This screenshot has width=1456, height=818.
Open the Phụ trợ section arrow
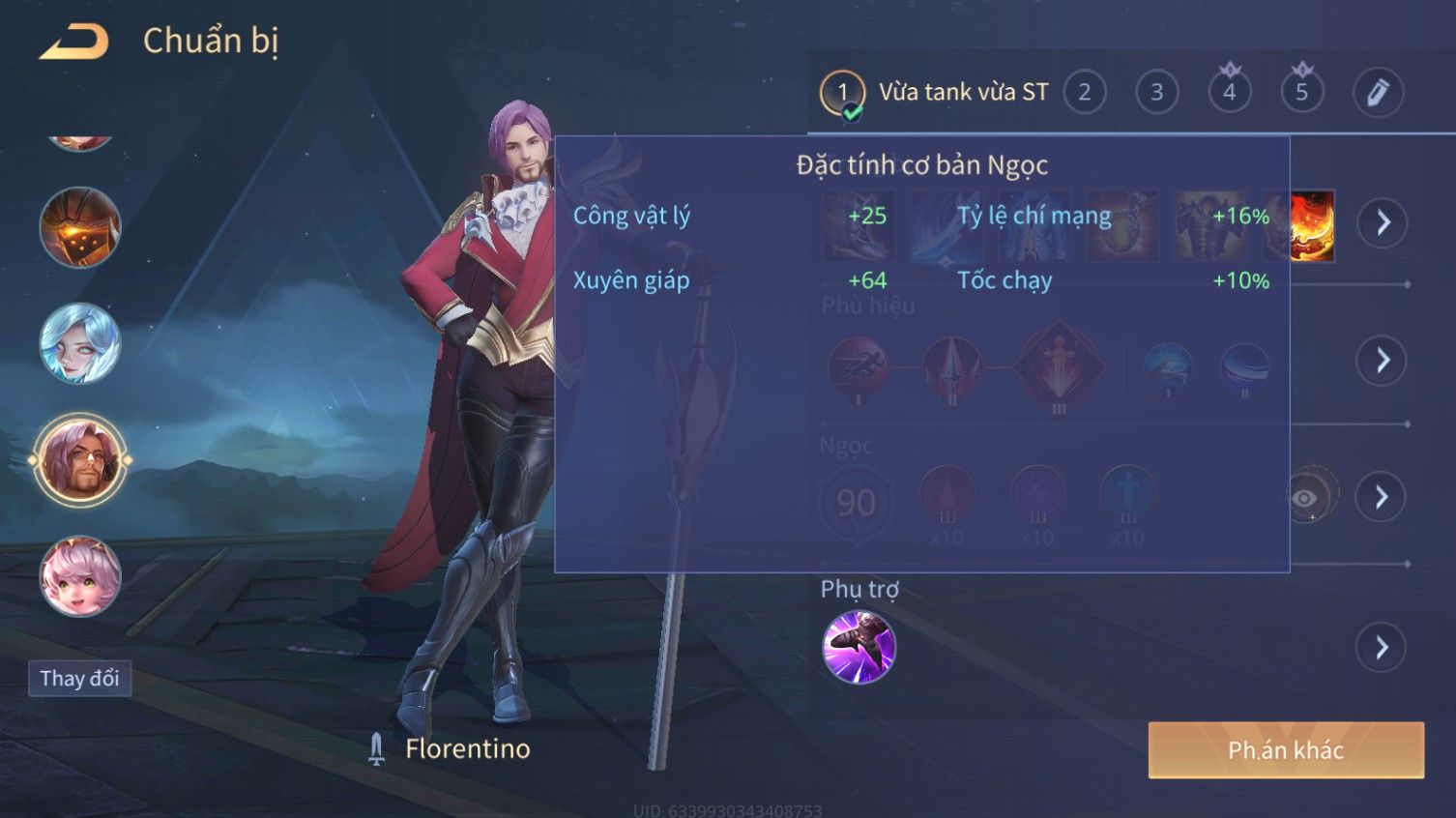(x=1382, y=648)
